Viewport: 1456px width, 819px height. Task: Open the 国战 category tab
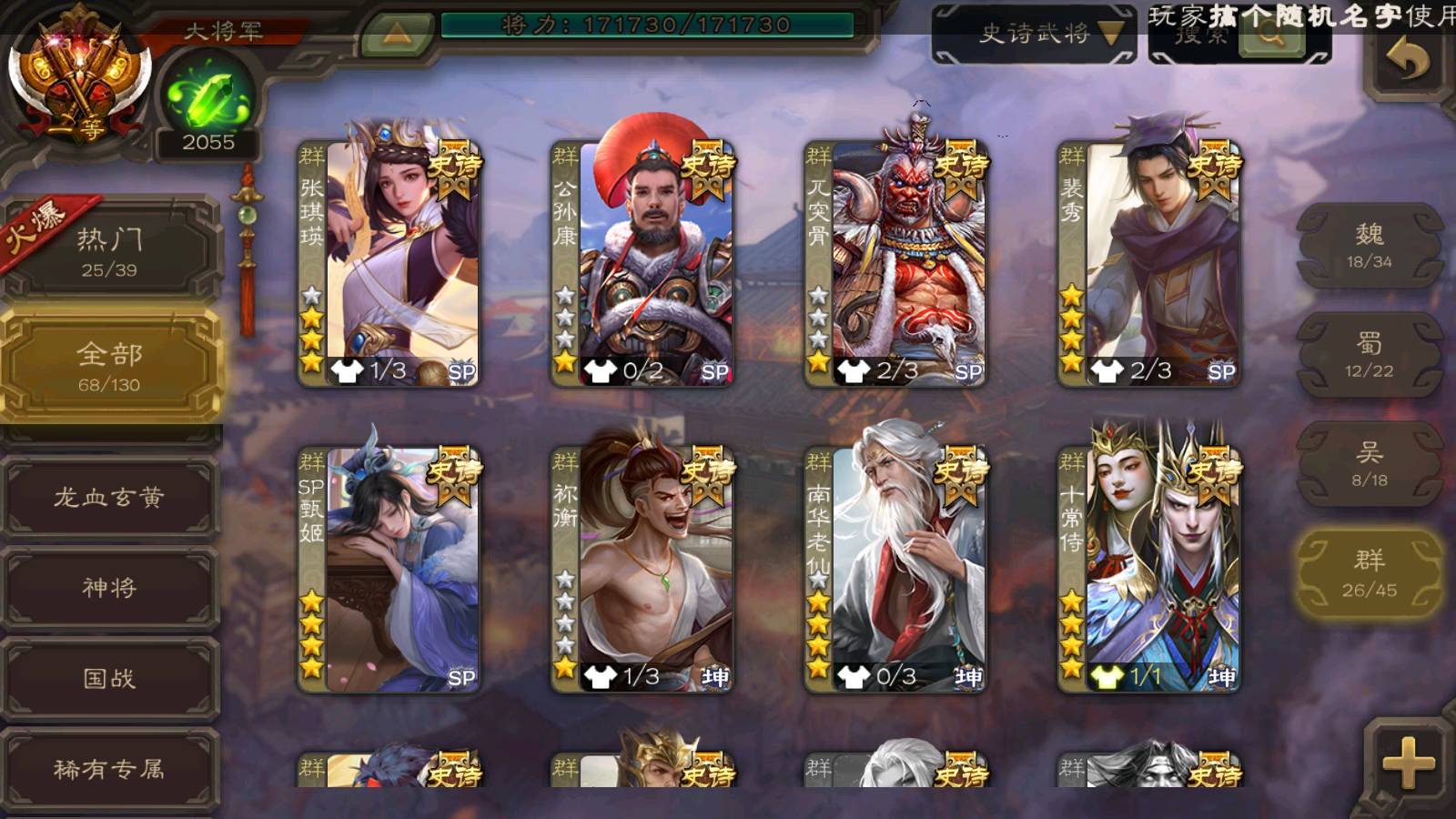pos(109,678)
